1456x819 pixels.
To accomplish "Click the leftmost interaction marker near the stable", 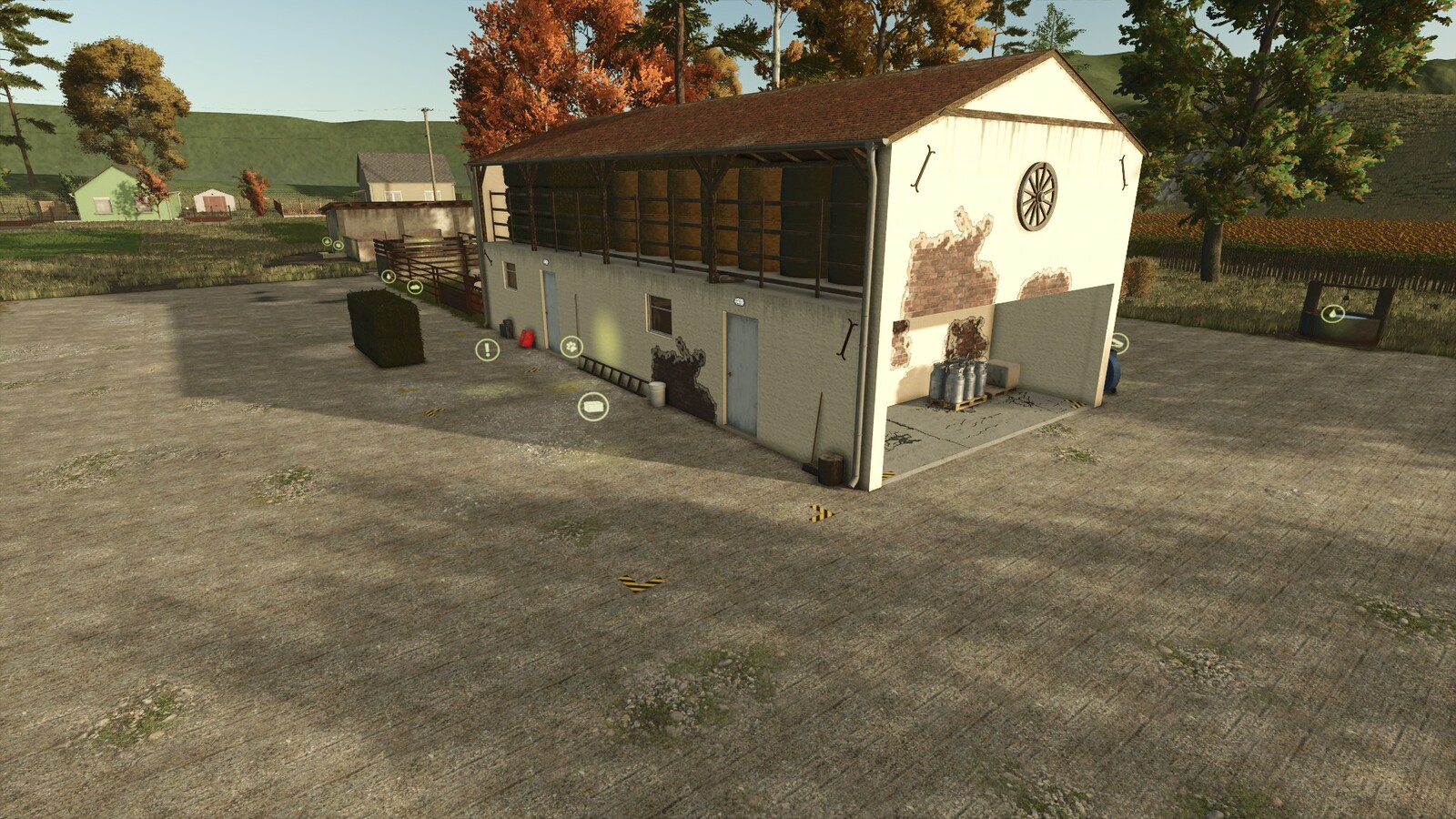I will 327,241.
